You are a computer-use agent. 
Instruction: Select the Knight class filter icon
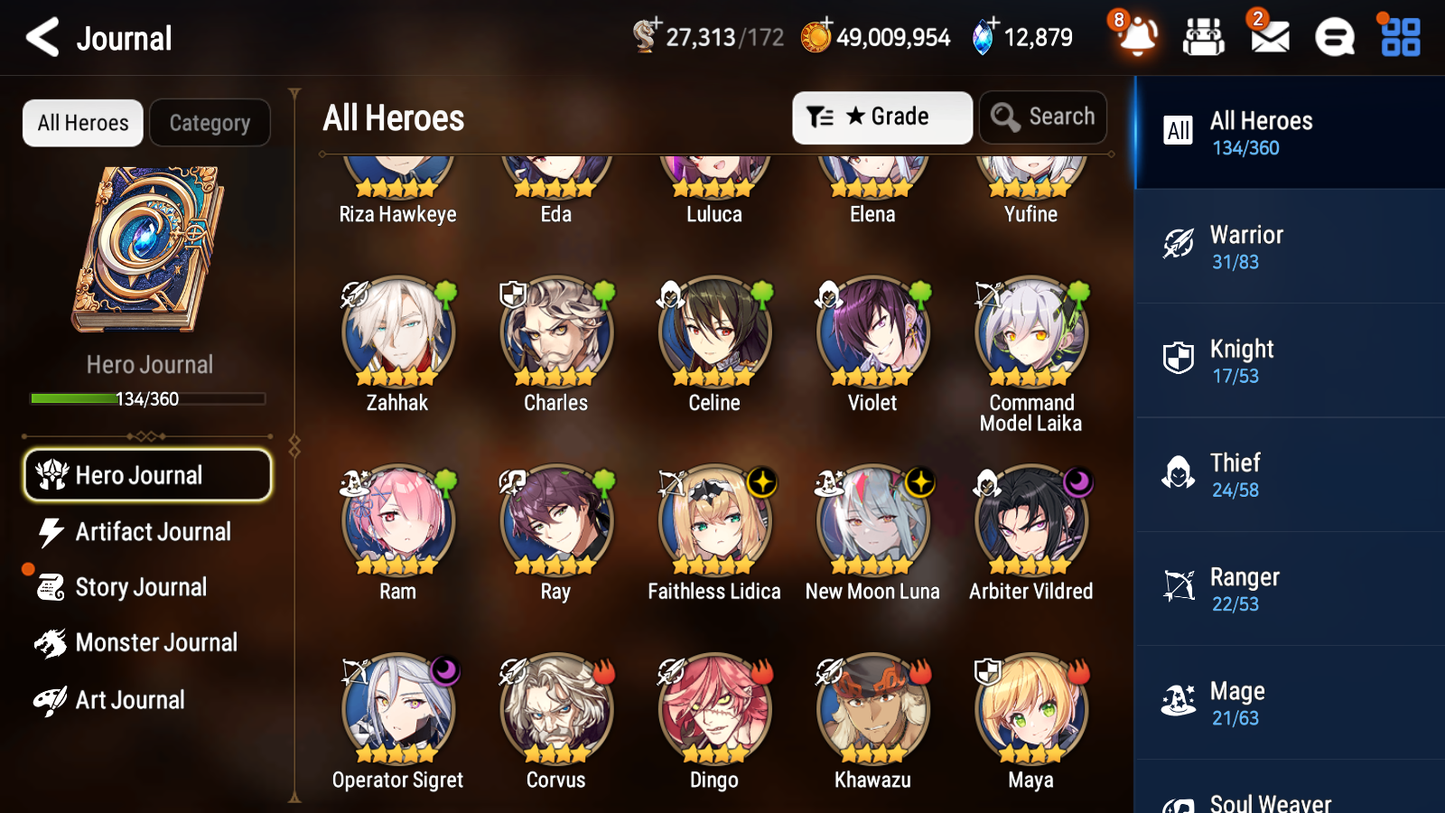tap(1178, 359)
